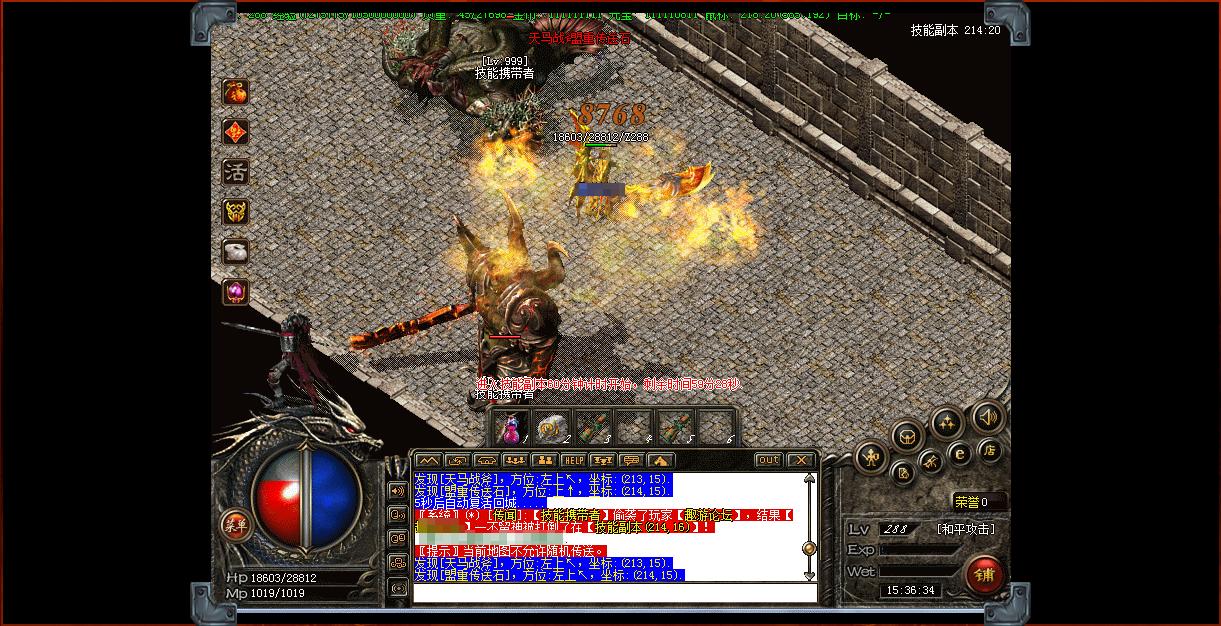
Task: Open the character figure round button
Action: [872, 458]
